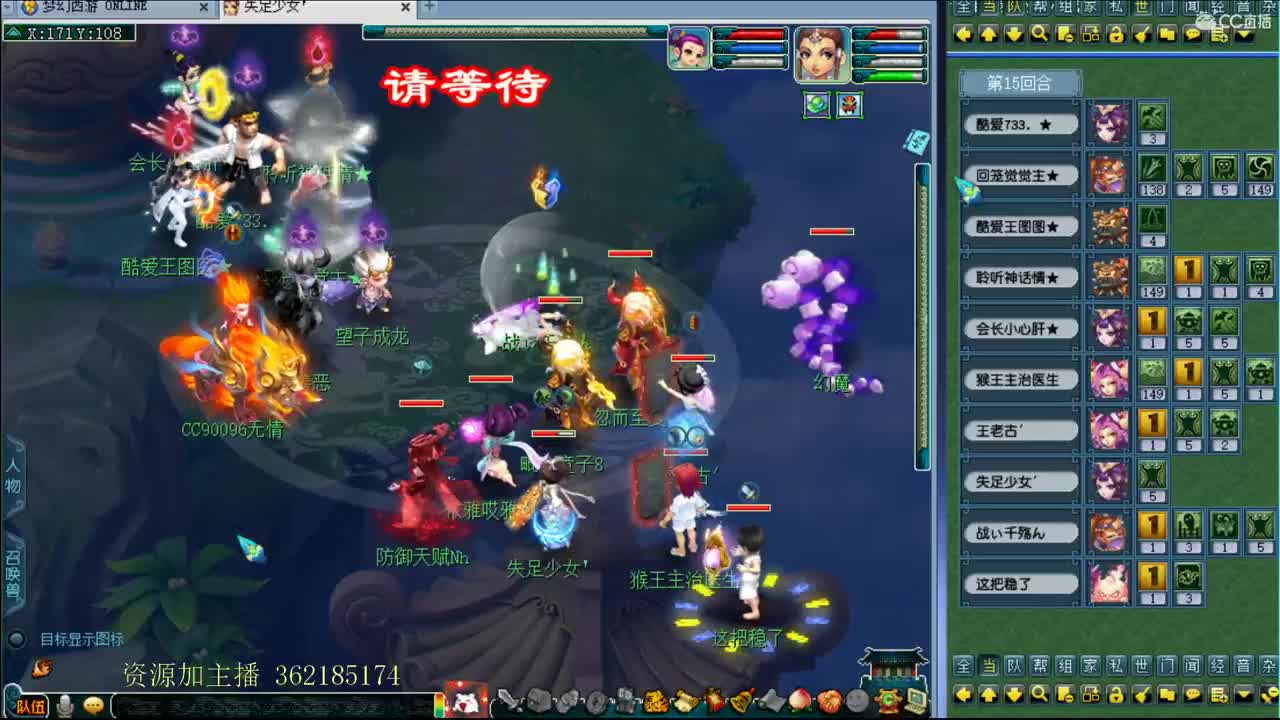Click the 猴王主治医生 name button
The width and height of the screenshot is (1280, 720).
click(x=1019, y=379)
